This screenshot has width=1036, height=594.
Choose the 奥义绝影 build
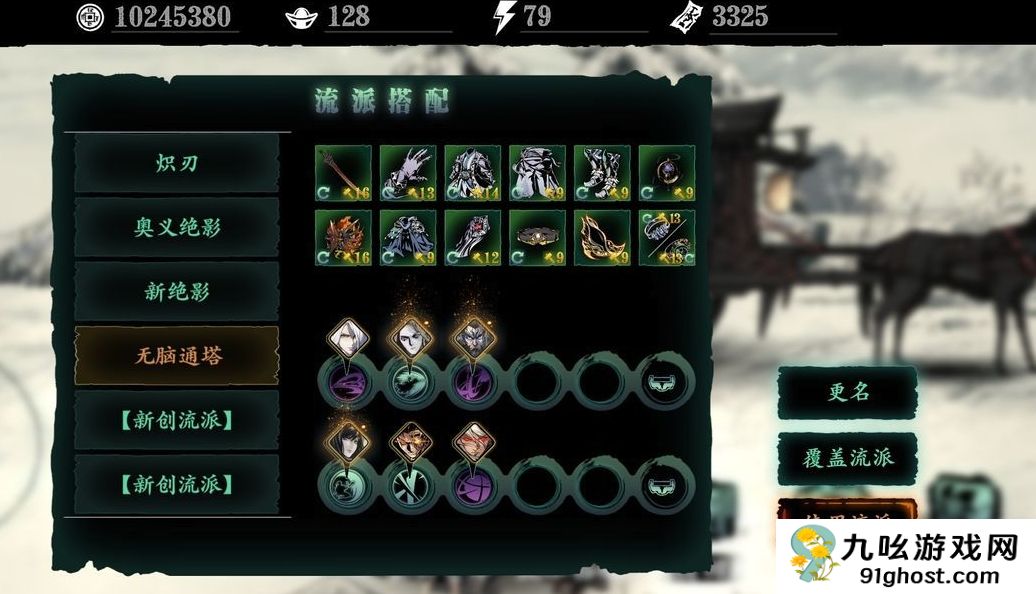[x=177, y=227]
